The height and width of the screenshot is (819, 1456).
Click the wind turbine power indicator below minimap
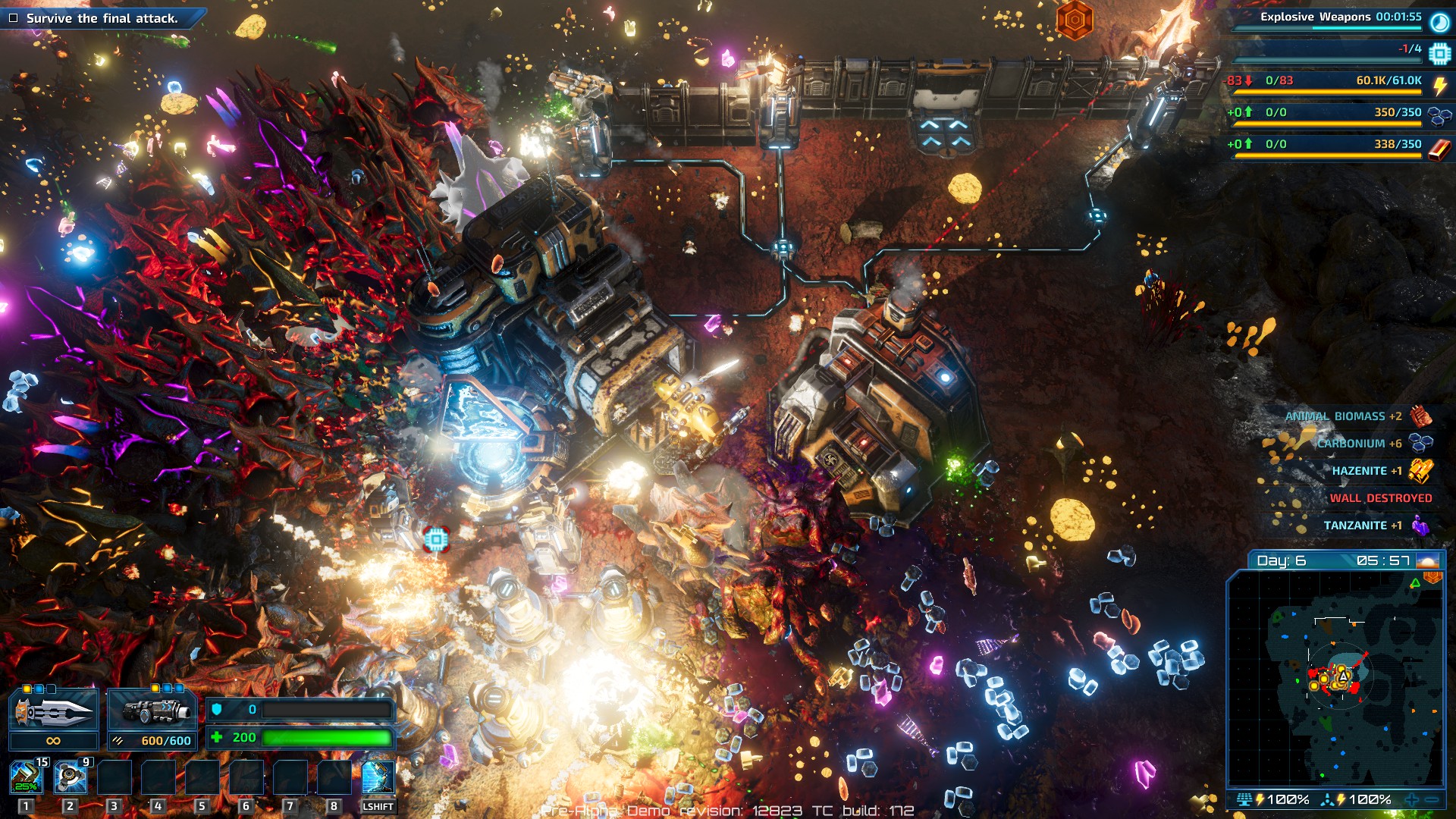point(1327,799)
